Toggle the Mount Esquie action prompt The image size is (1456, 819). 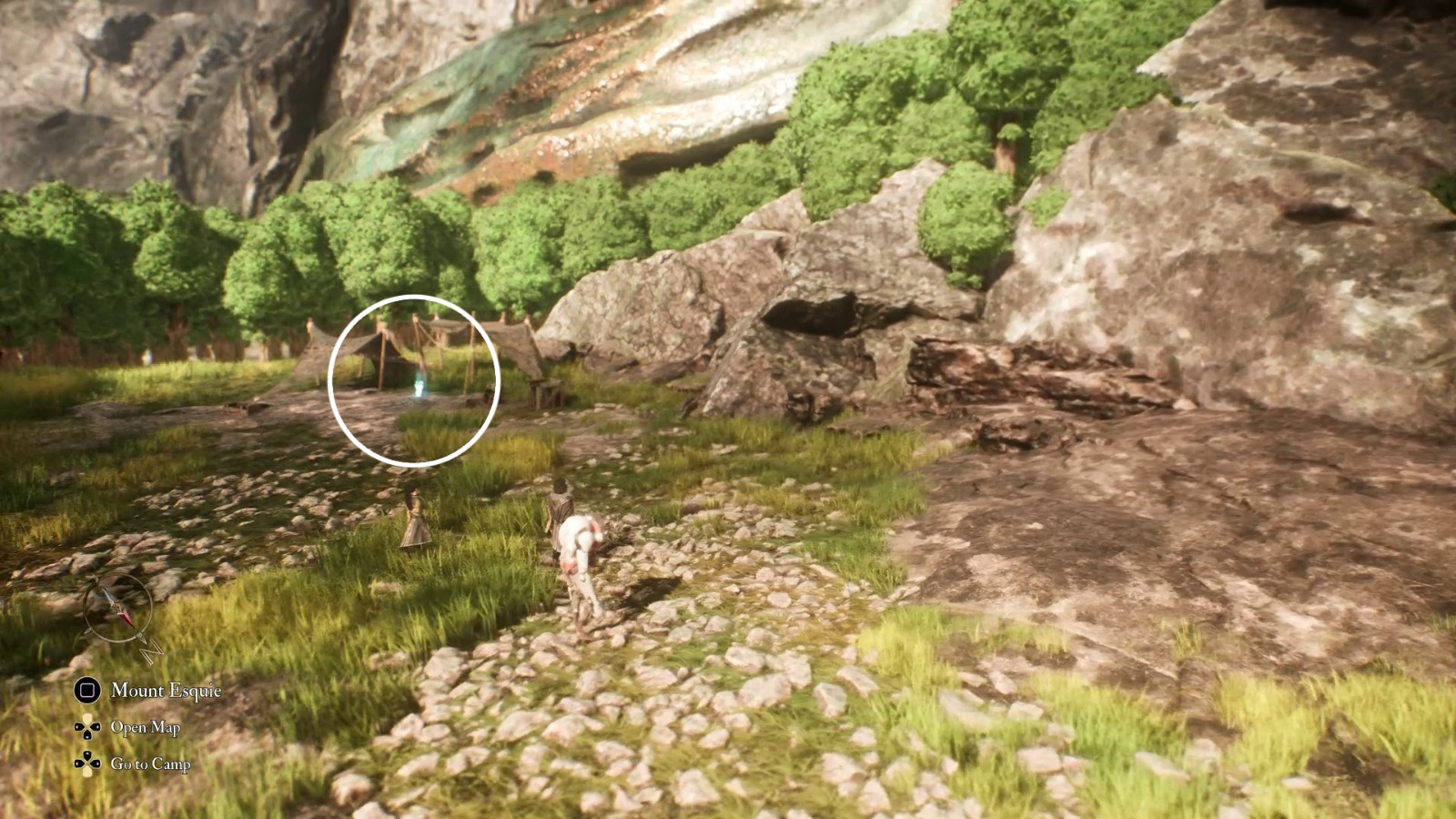click(136, 691)
